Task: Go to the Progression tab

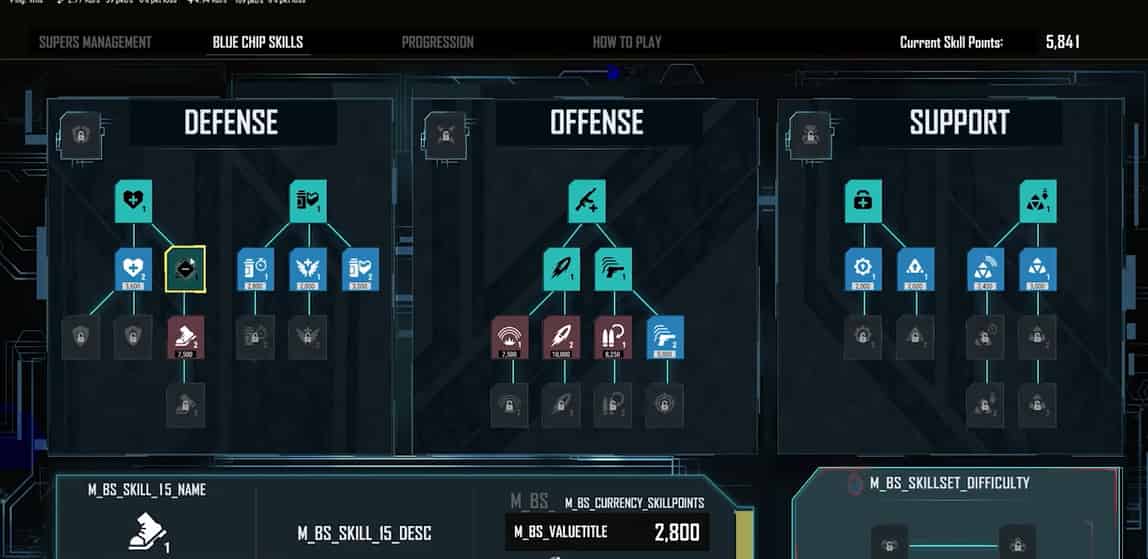Action: coord(437,42)
